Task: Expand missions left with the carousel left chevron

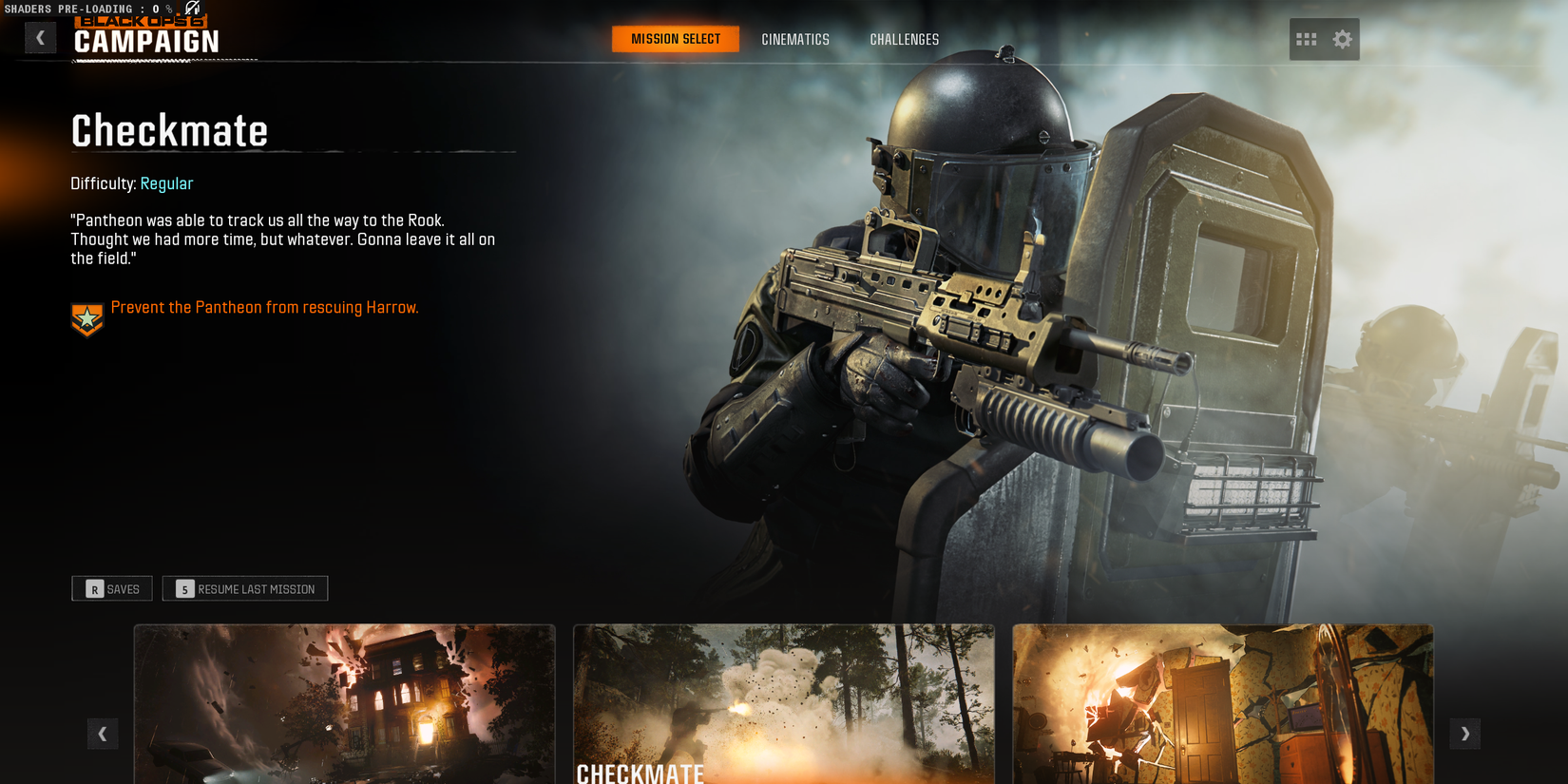Action: [103, 734]
